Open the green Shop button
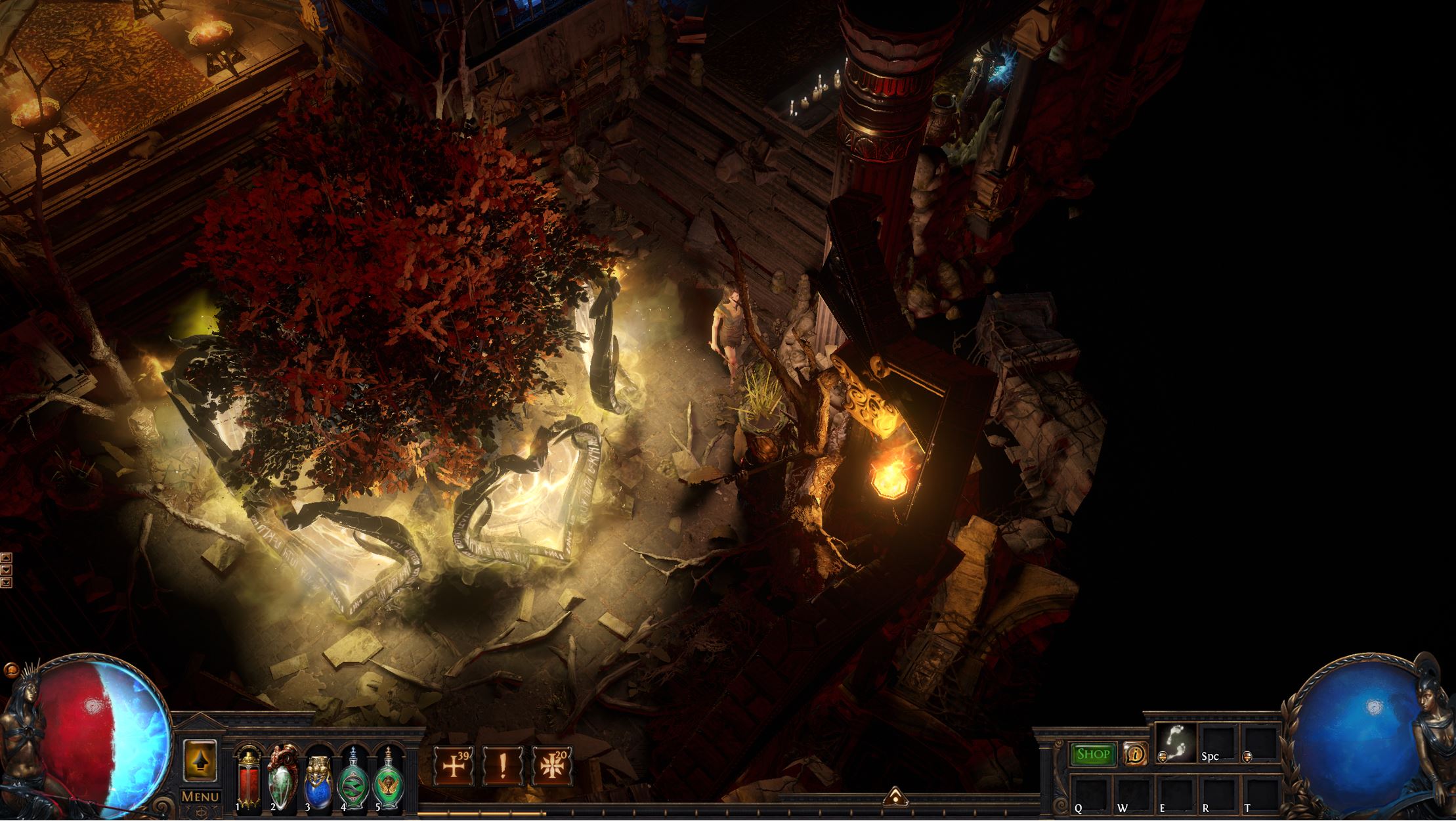This screenshot has width=1456, height=821. [x=1093, y=755]
